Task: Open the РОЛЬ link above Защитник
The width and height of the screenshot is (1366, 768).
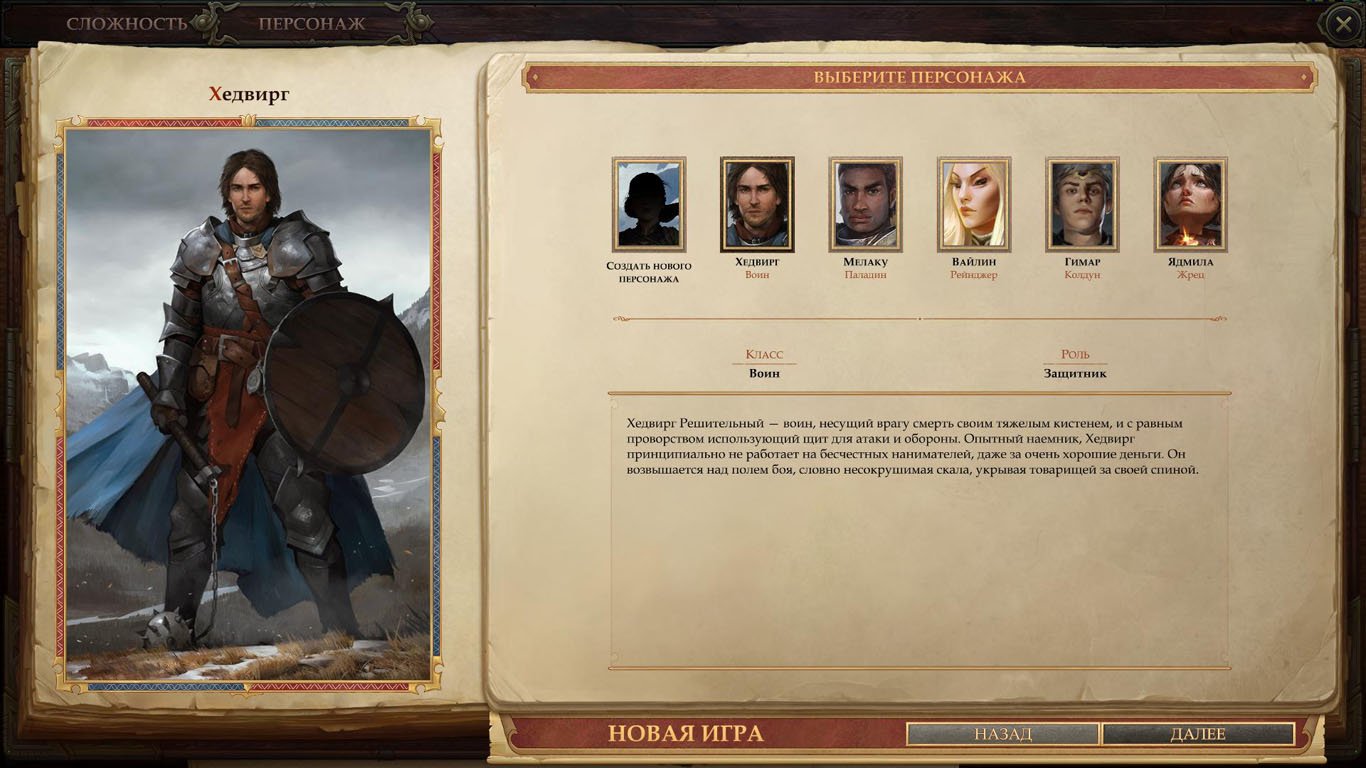Action: pyautogui.click(x=1076, y=355)
